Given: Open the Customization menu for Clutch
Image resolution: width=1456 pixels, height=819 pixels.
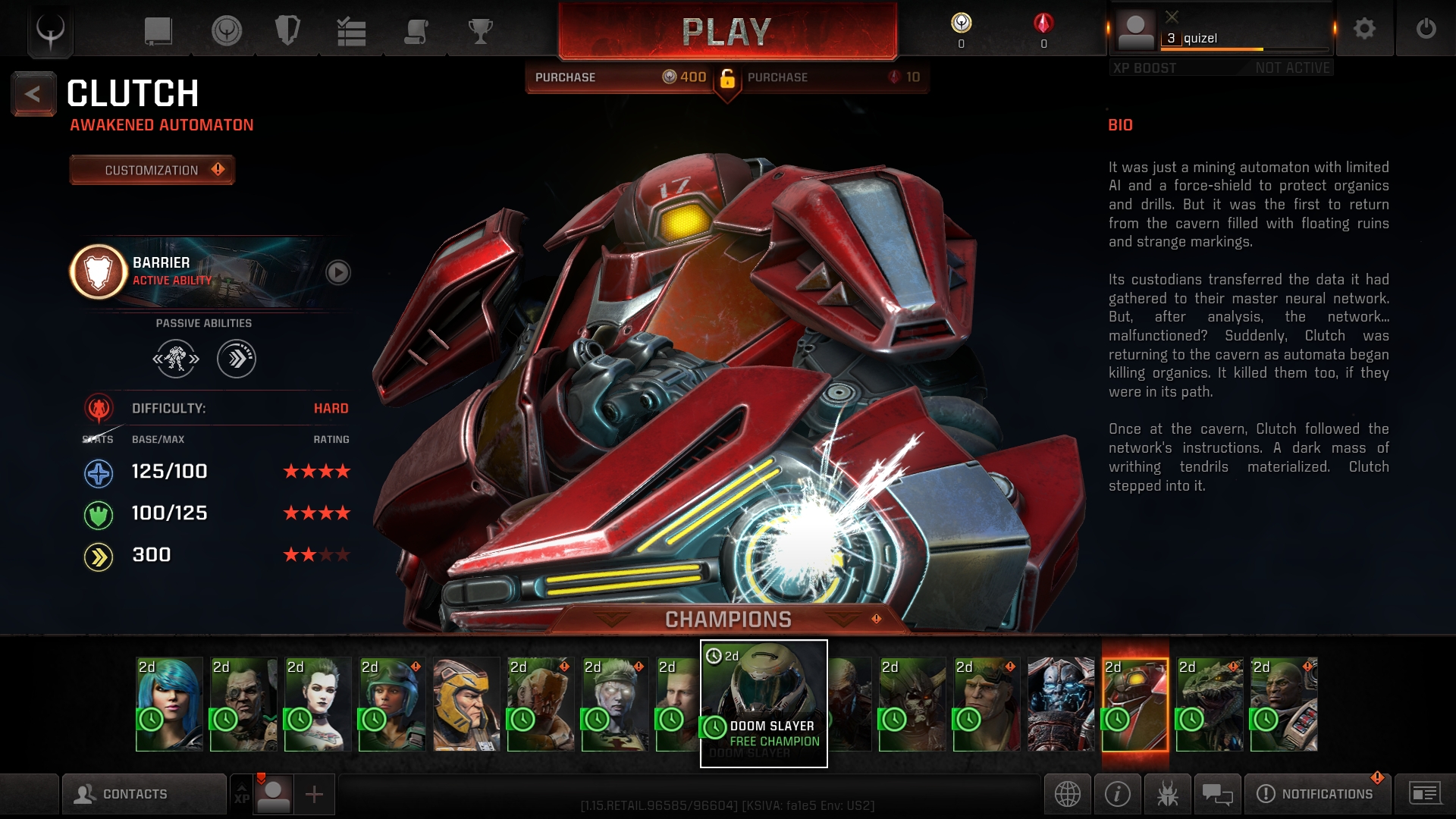Looking at the screenshot, I should click(x=152, y=170).
